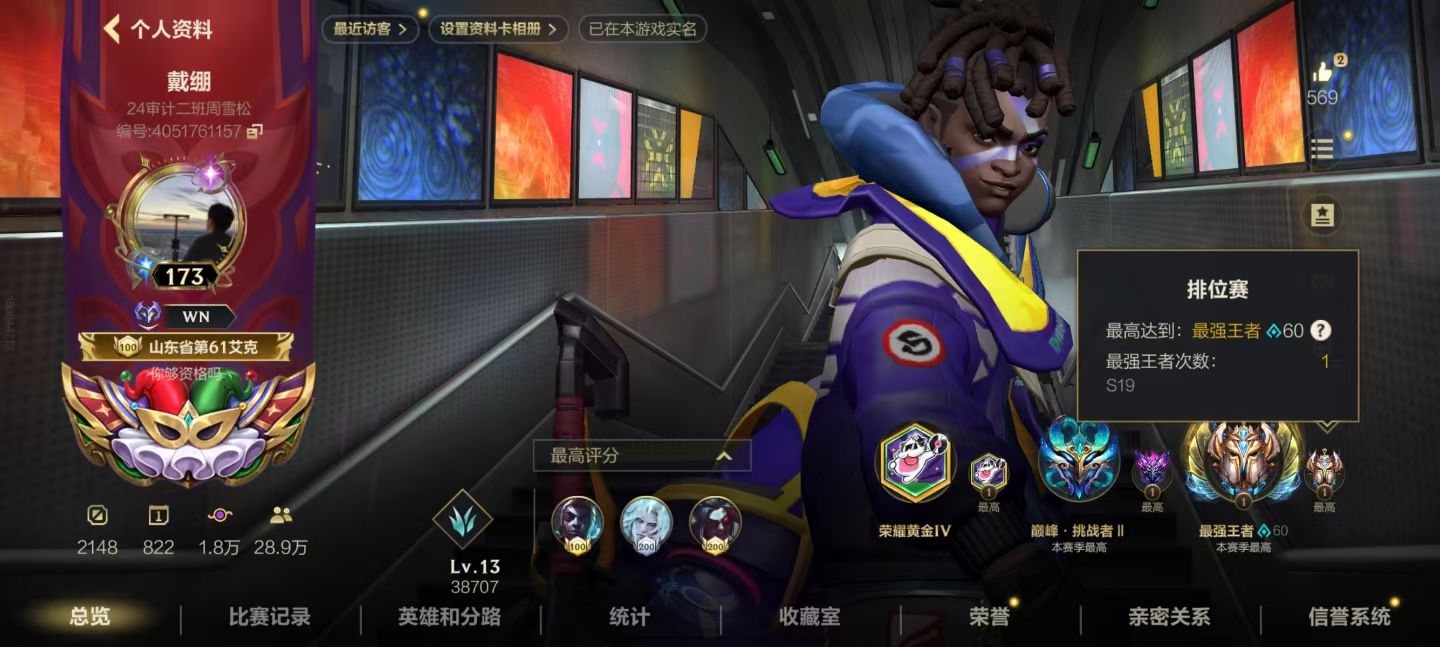Switch to 英雄和分路 tab
The height and width of the screenshot is (647, 1440).
coord(449,617)
